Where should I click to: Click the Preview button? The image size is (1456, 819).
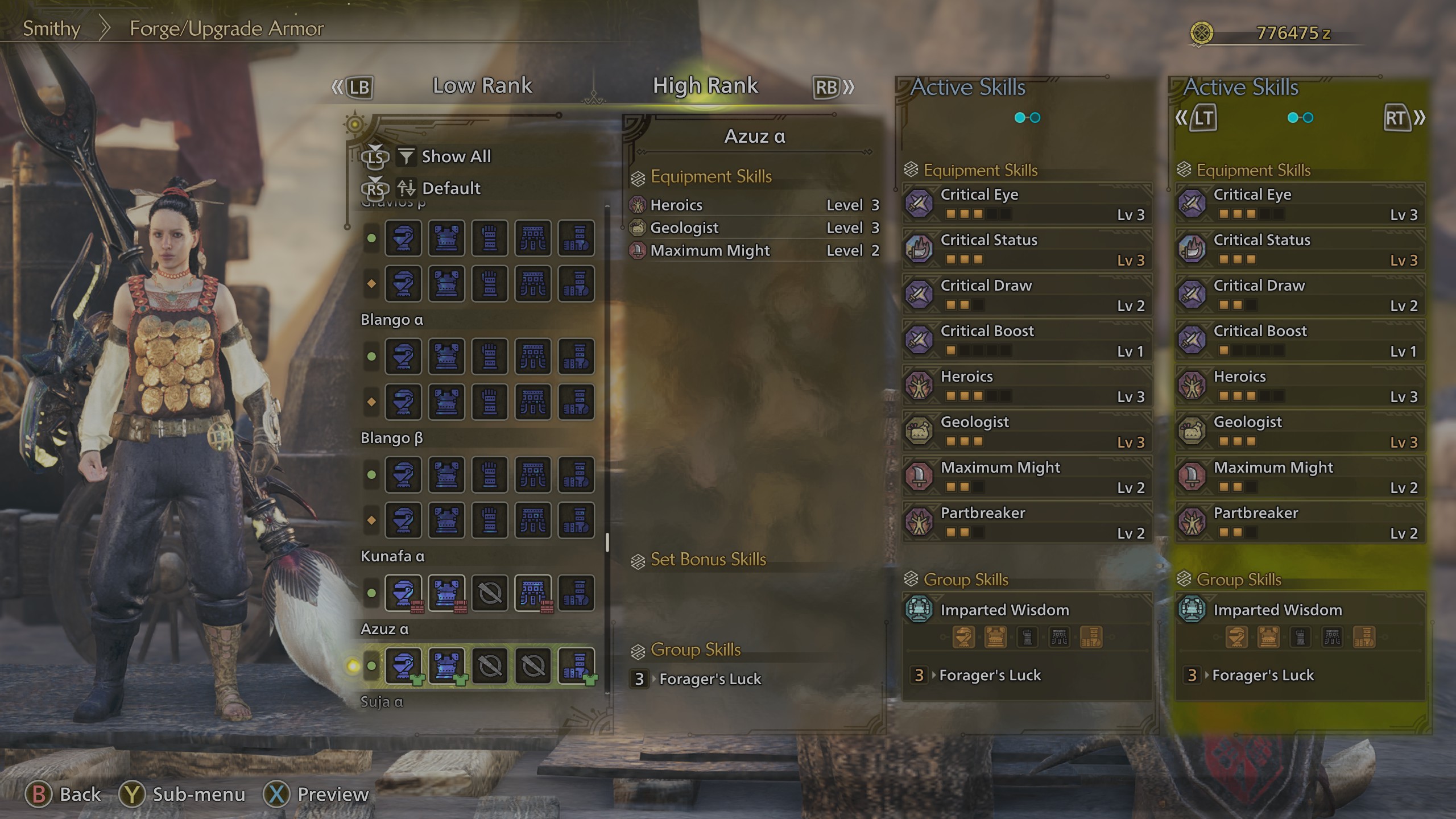point(332,795)
